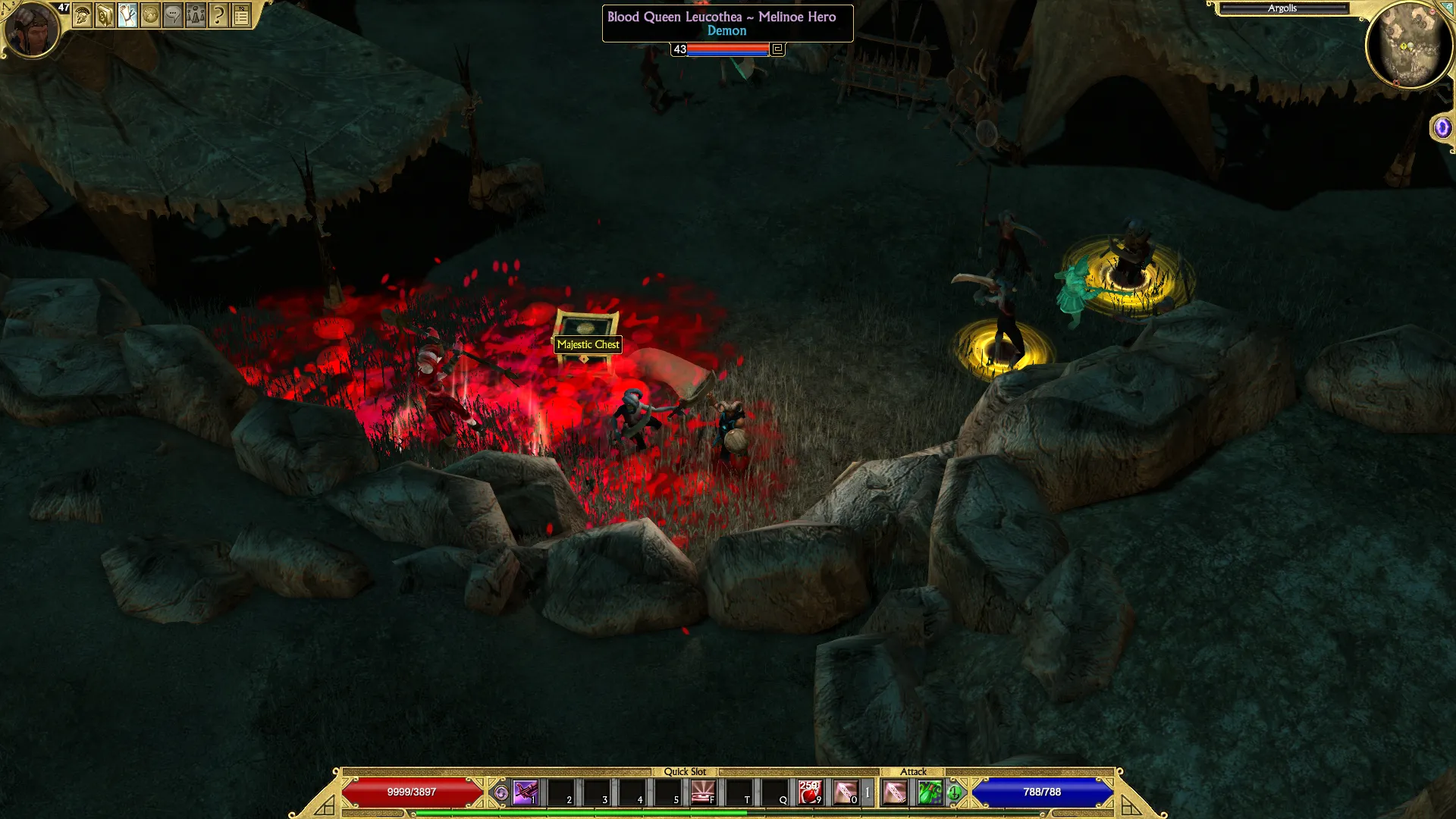Image resolution: width=1456 pixels, height=819 pixels.
Task: Click the circular swap button beside the health bar
Action: point(500,793)
